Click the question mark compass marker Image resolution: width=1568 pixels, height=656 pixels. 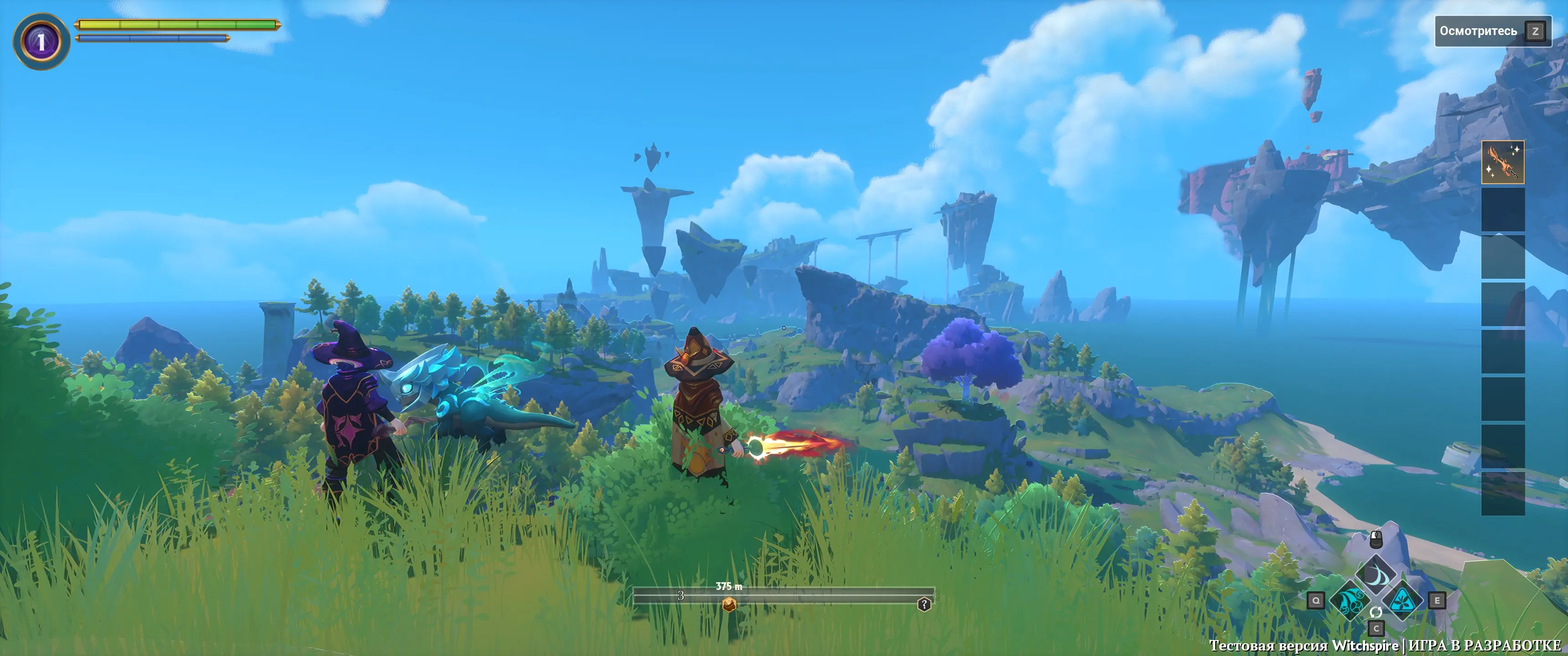pos(924,604)
